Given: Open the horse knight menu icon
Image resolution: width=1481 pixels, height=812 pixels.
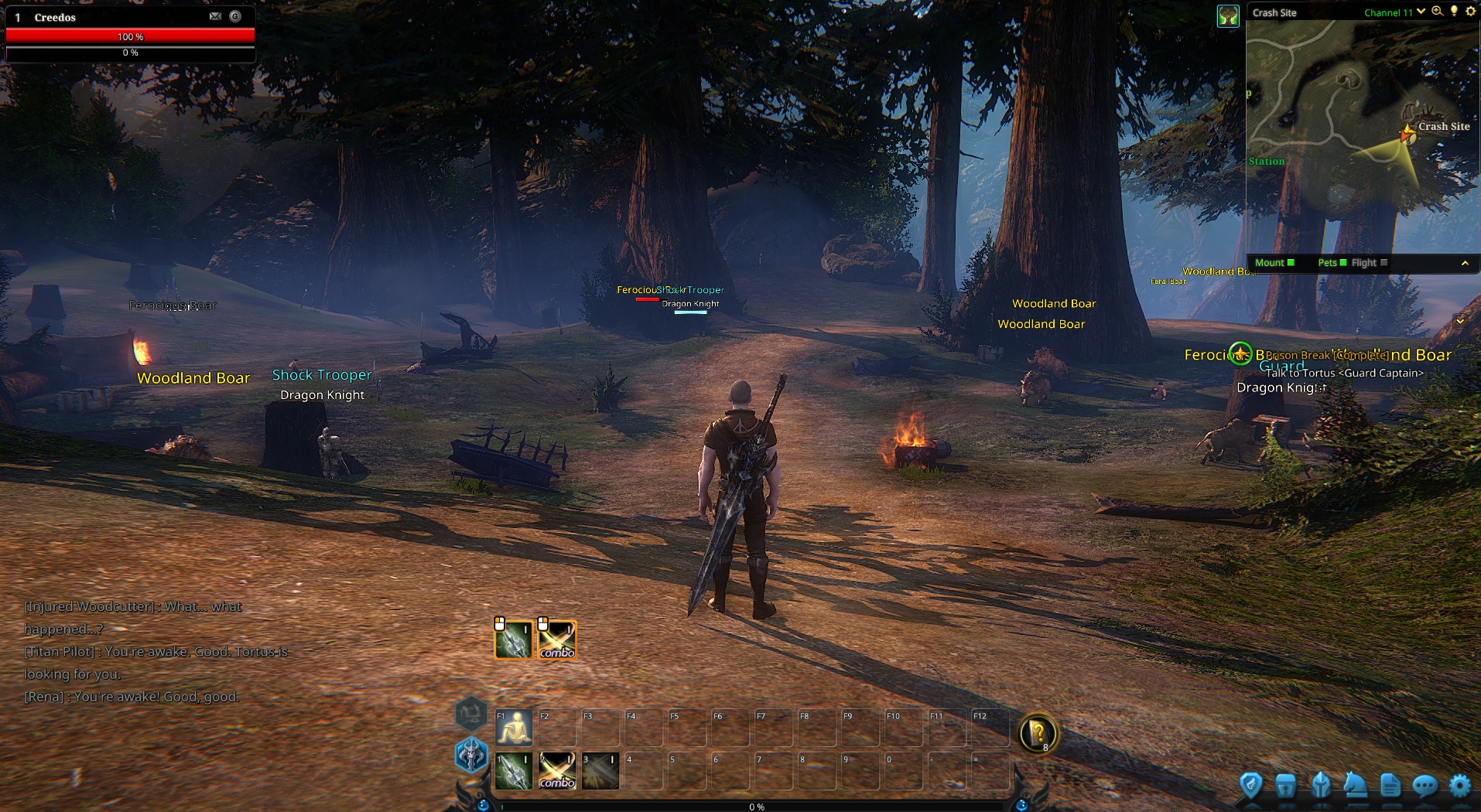Looking at the screenshot, I should (1355, 786).
